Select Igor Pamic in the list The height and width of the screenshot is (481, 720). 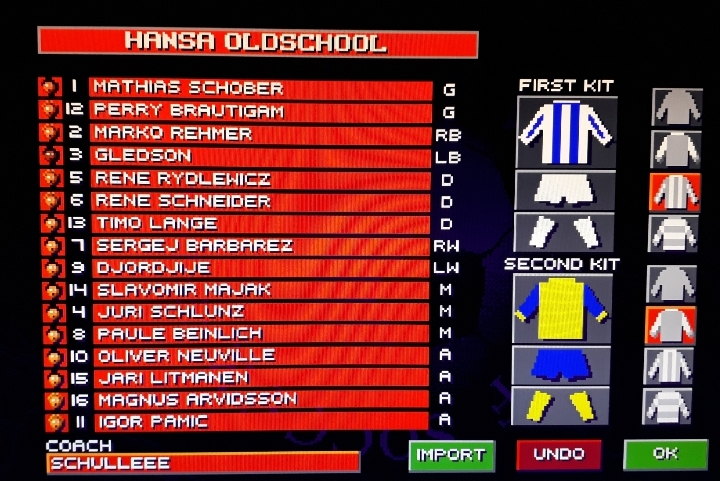pyautogui.click(x=260, y=422)
